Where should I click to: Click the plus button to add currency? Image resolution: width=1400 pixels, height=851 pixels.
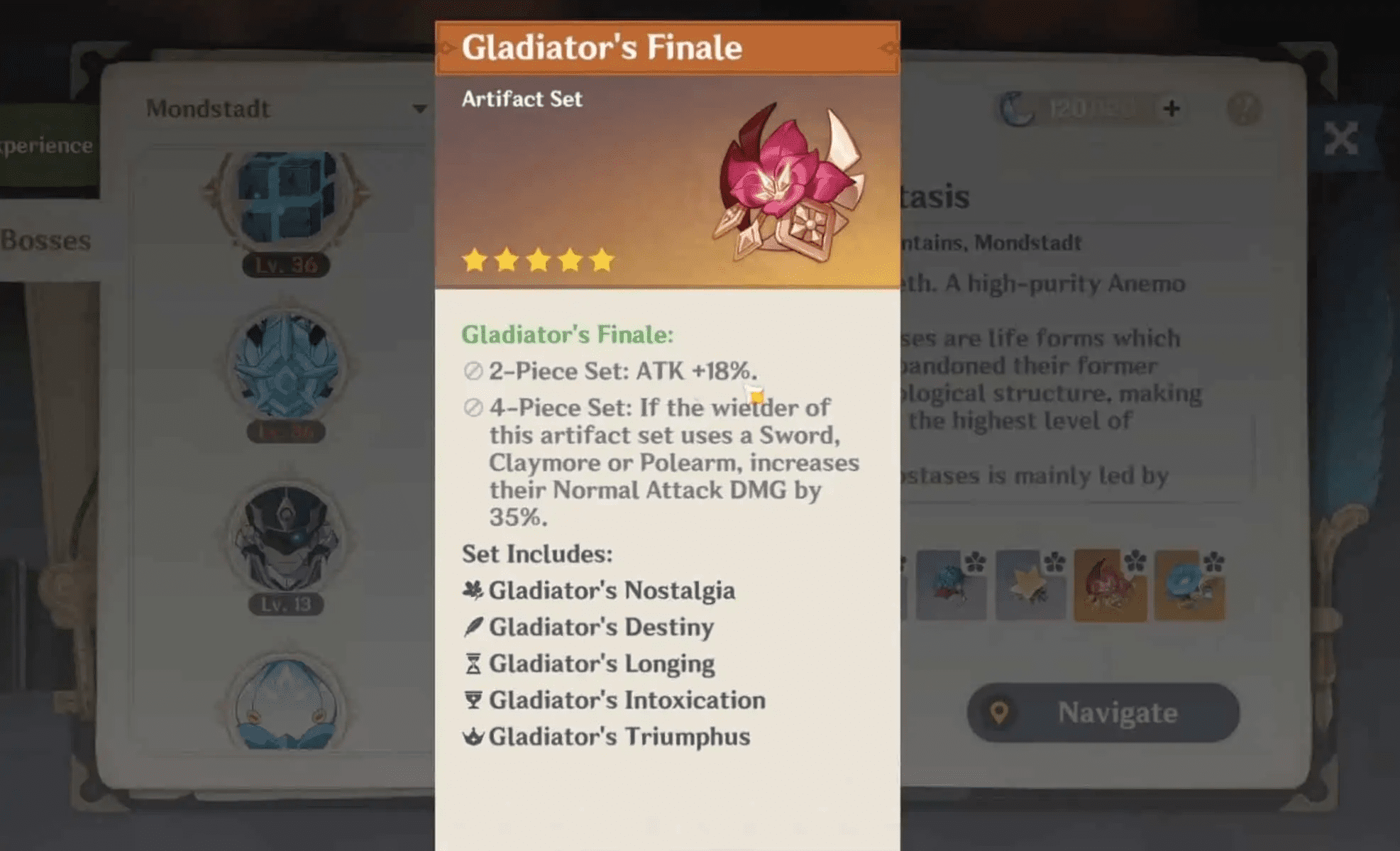(x=1172, y=107)
